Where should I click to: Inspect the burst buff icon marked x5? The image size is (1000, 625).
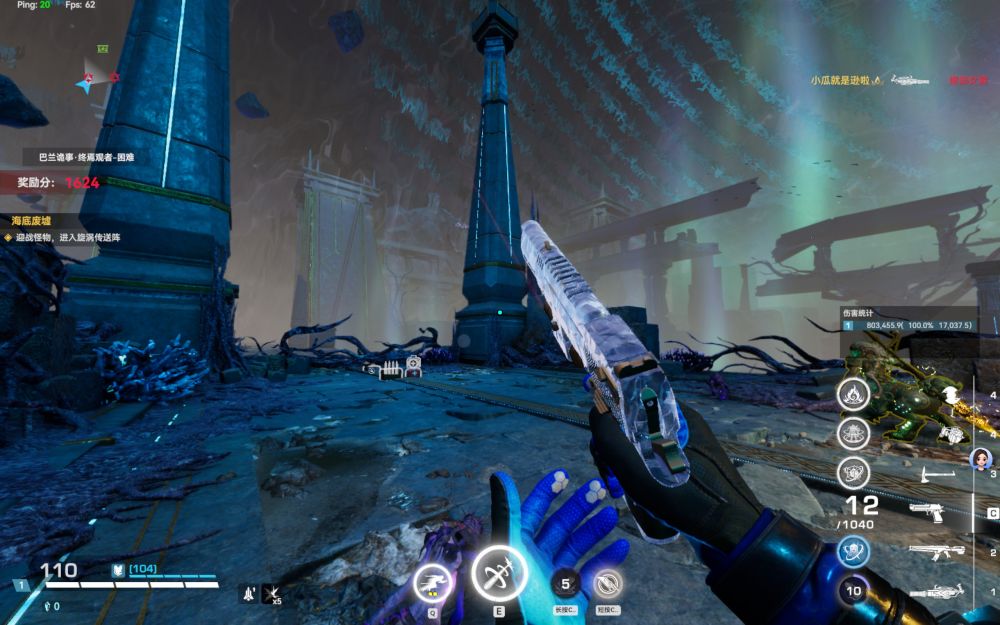pyautogui.click(x=271, y=593)
